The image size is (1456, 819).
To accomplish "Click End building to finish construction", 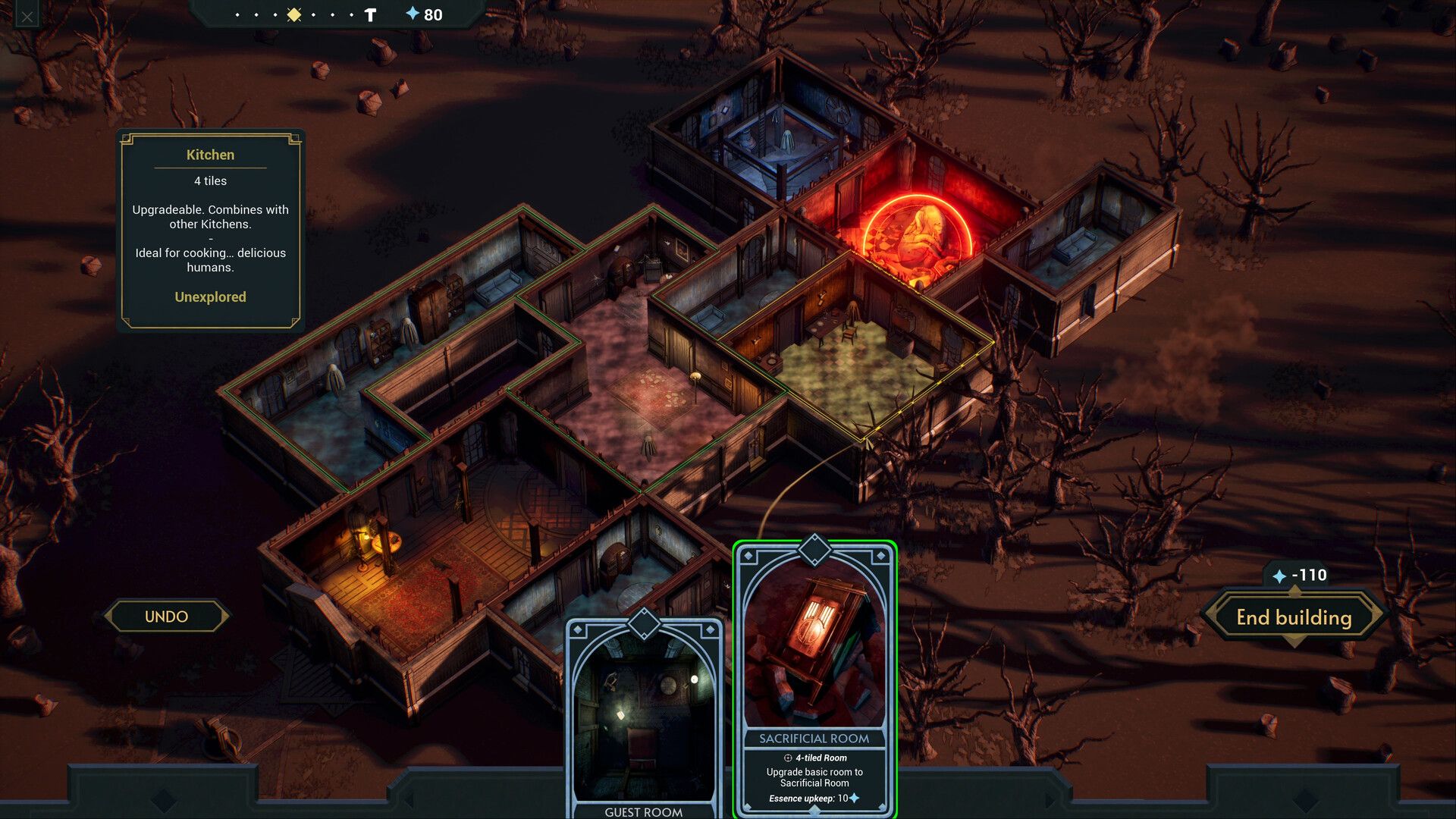I will 1294,617.
